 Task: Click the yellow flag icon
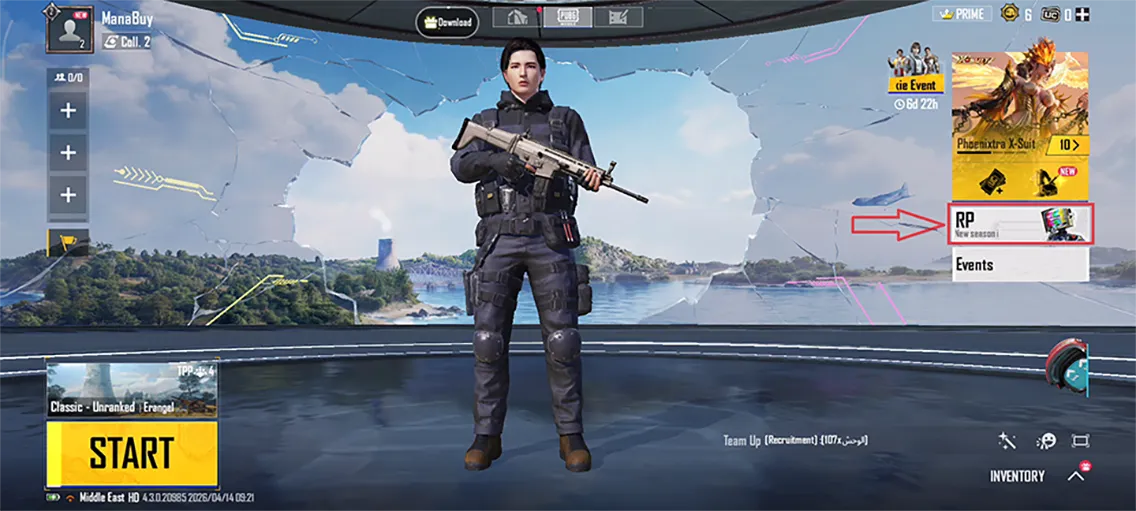[x=68, y=241]
